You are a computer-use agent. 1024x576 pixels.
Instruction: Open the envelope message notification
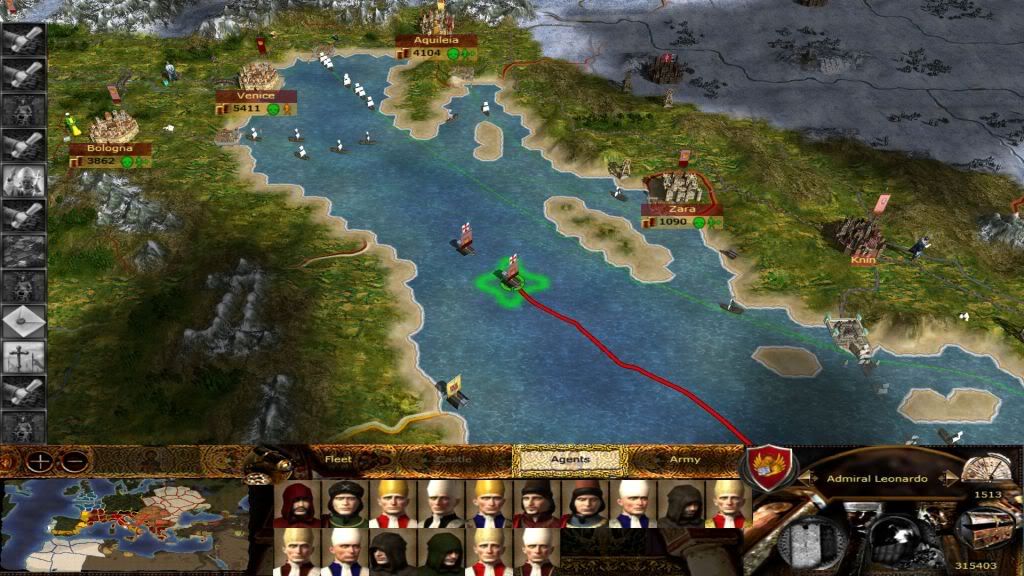(x=24, y=320)
